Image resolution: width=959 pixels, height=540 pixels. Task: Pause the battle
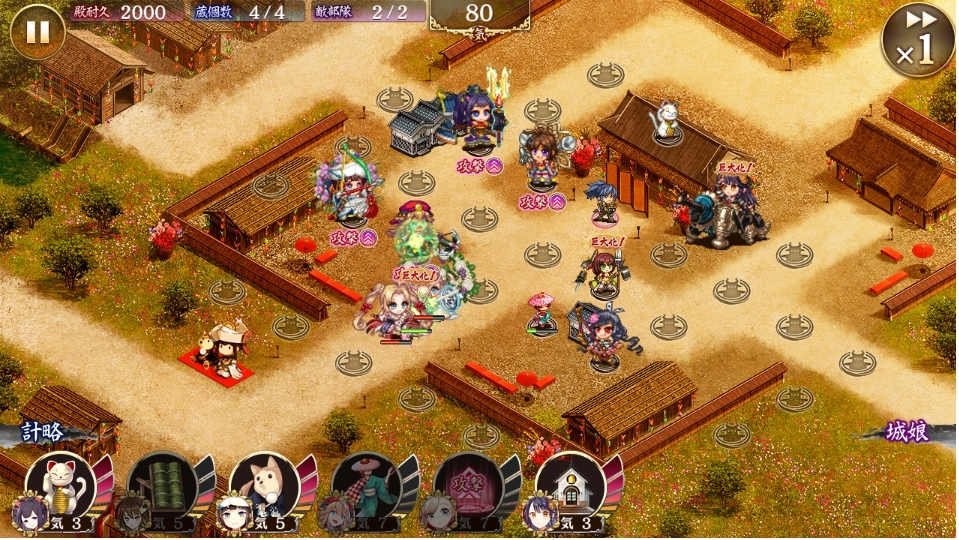point(37,32)
